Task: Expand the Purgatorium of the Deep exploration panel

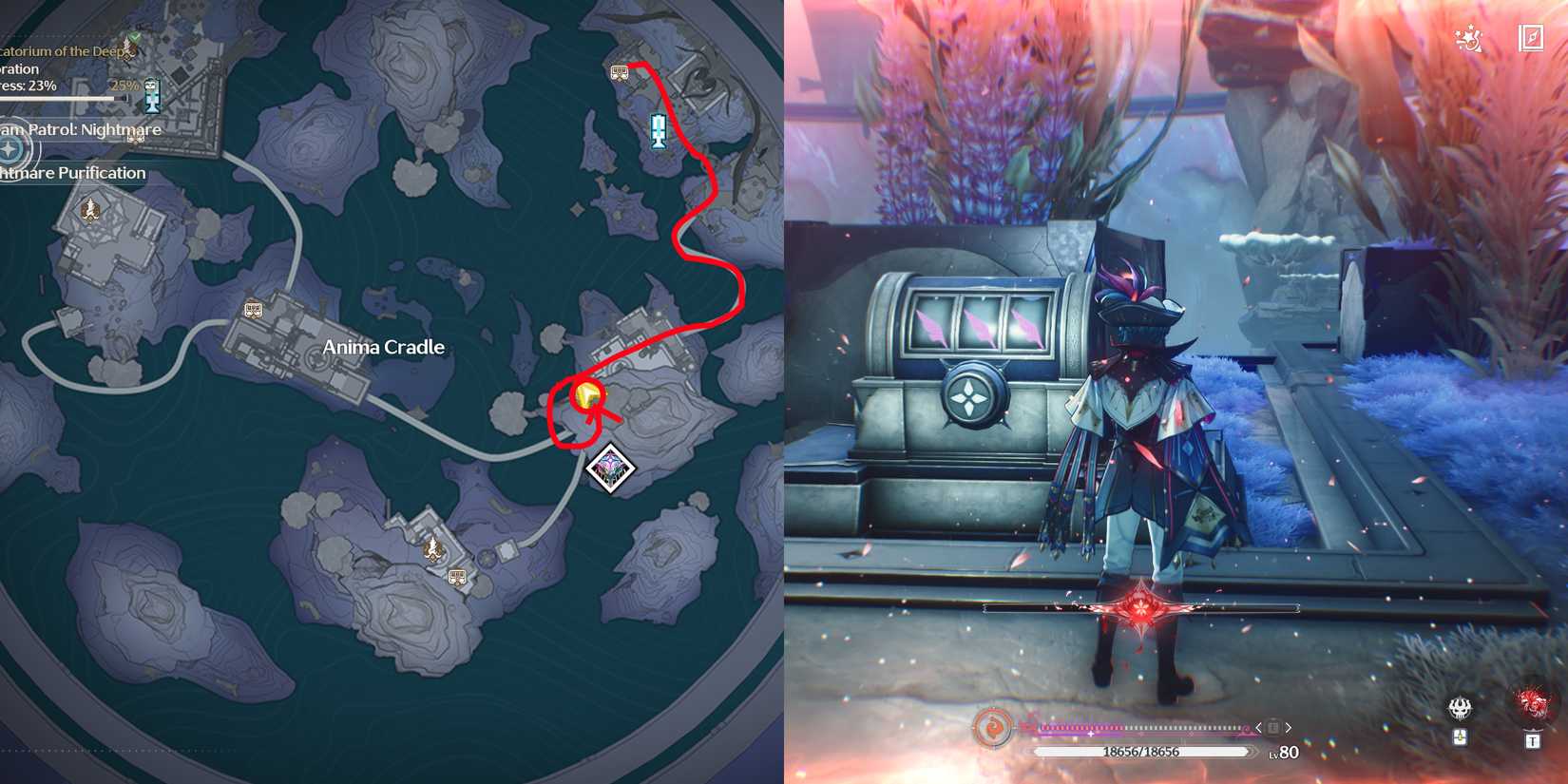Action: [57, 52]
